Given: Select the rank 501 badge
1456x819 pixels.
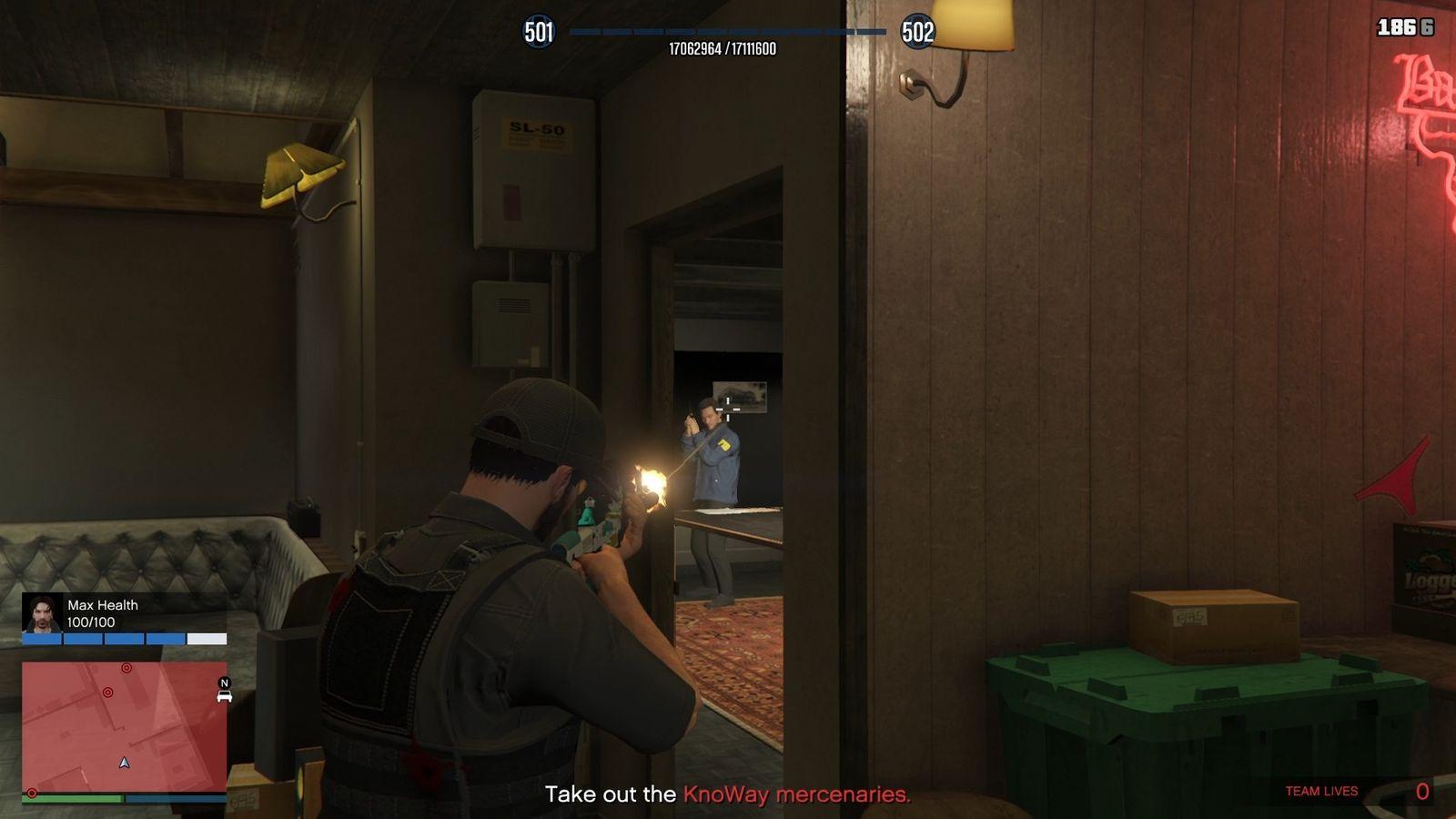Looking at the screenshot, I should (541, 33).
